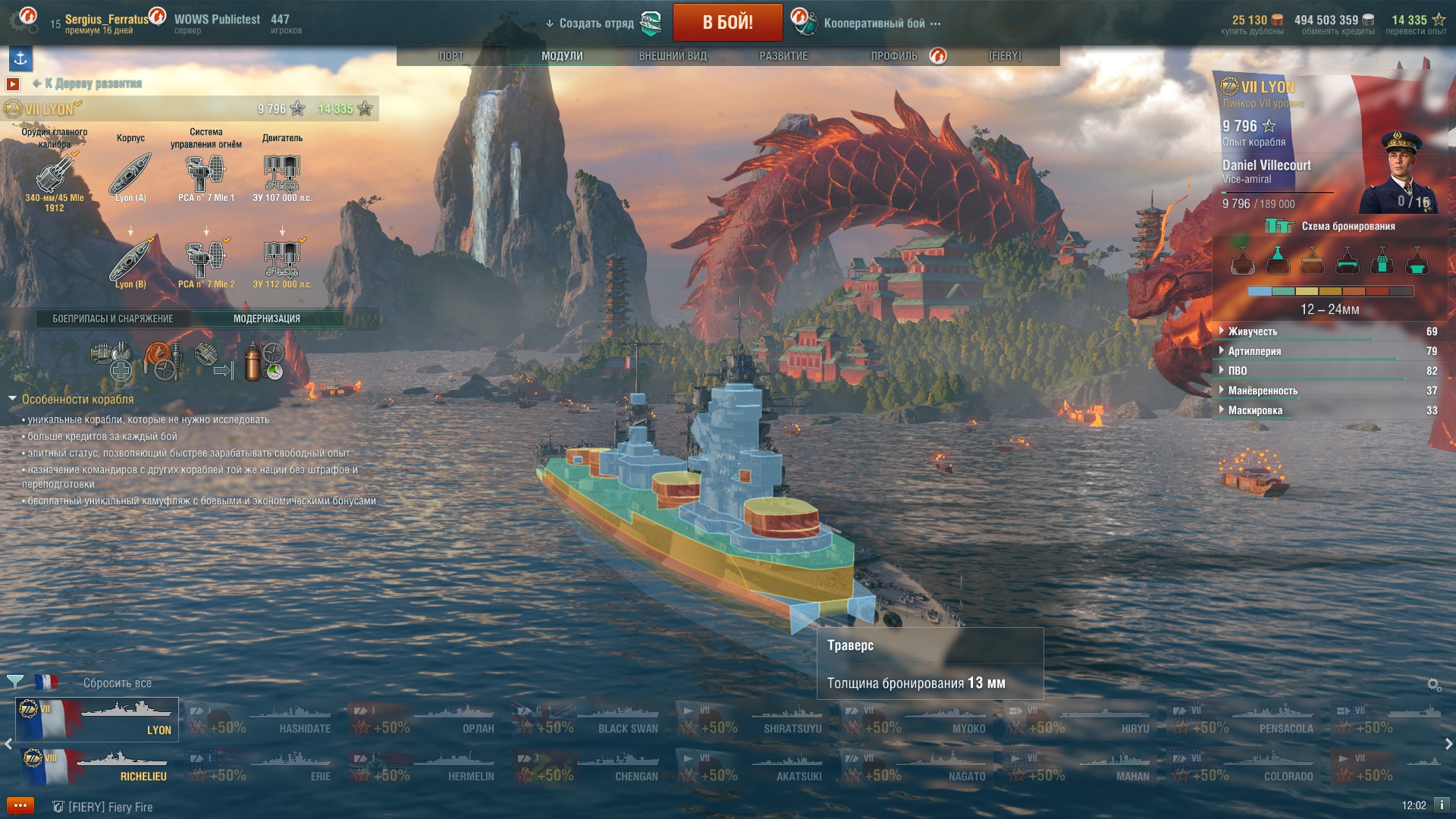
Task: Switch to the ВНЕШНИЙ ВИД tab
Action: coord(673,56)
